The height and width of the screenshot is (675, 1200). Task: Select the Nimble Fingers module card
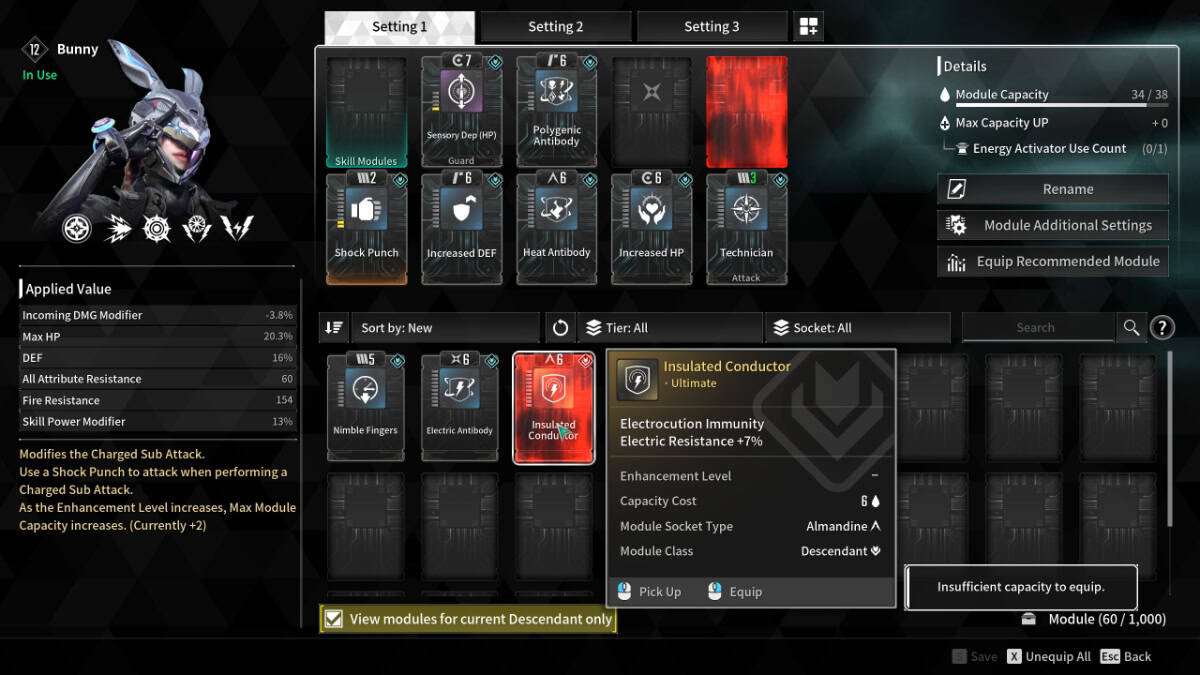pyautogui.click(x=365, y=407)
